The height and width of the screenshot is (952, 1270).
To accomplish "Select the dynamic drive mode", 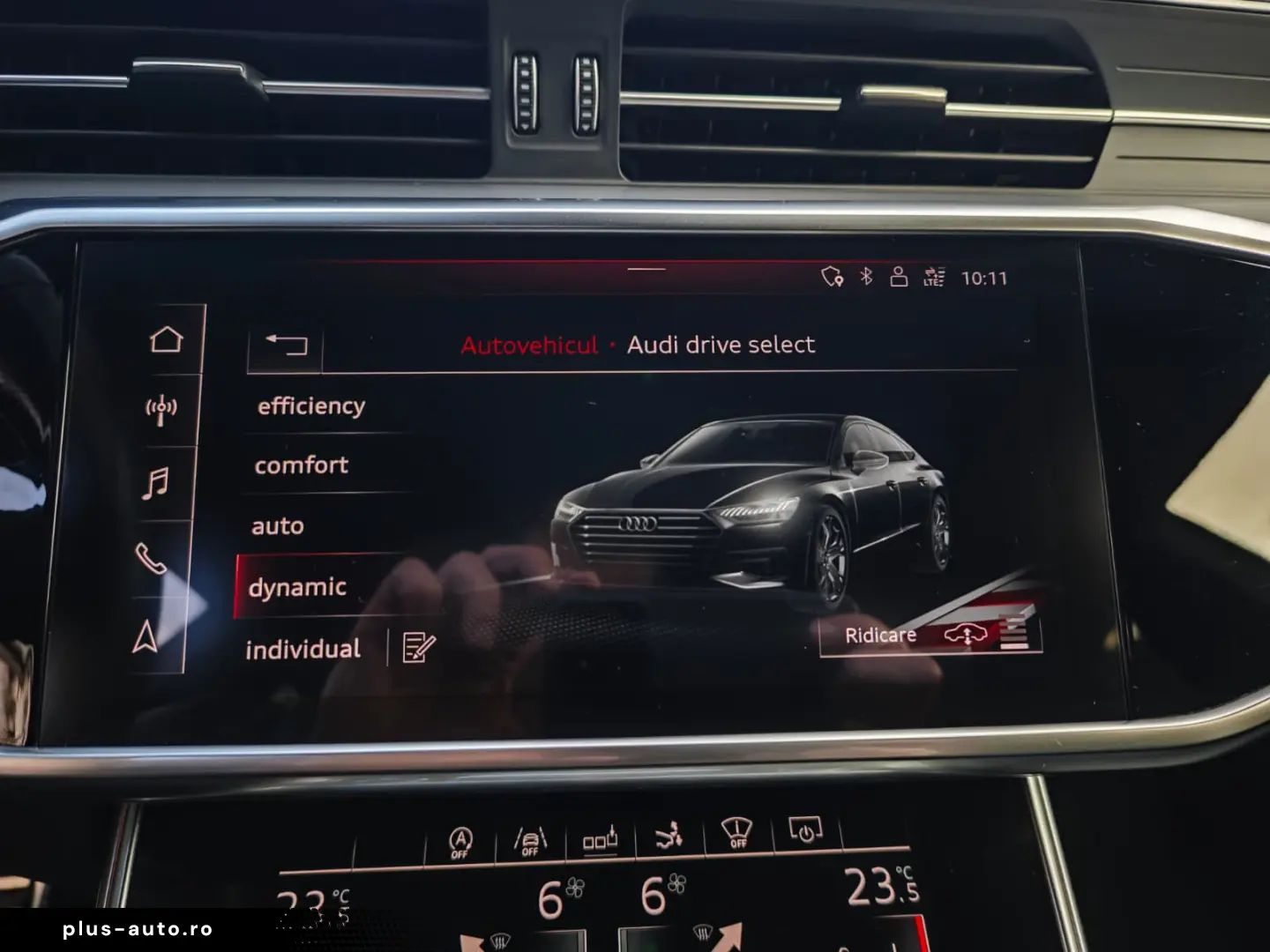I will (299, 584).
